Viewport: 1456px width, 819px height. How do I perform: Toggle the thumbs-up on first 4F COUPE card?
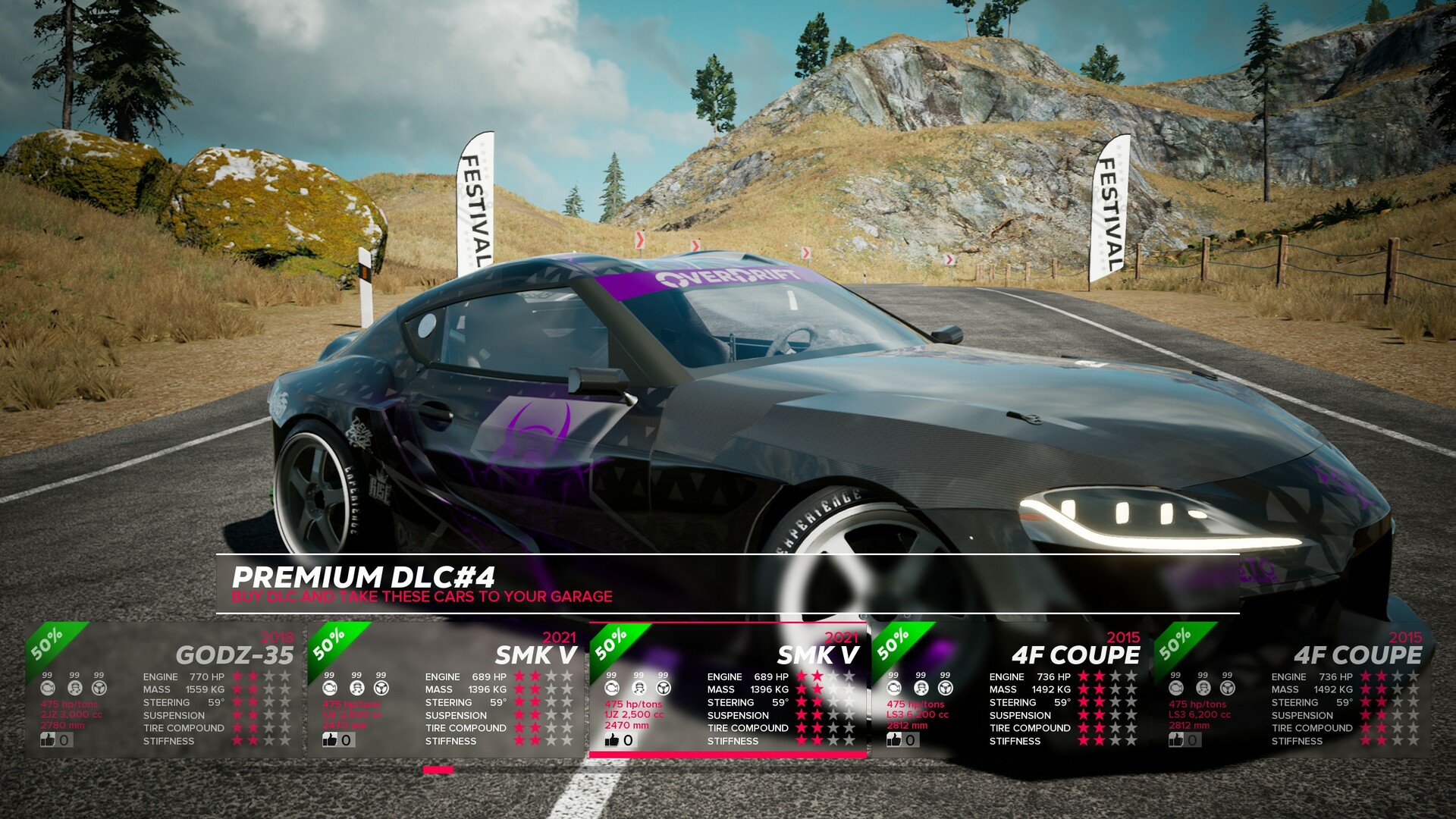(893, 740)
